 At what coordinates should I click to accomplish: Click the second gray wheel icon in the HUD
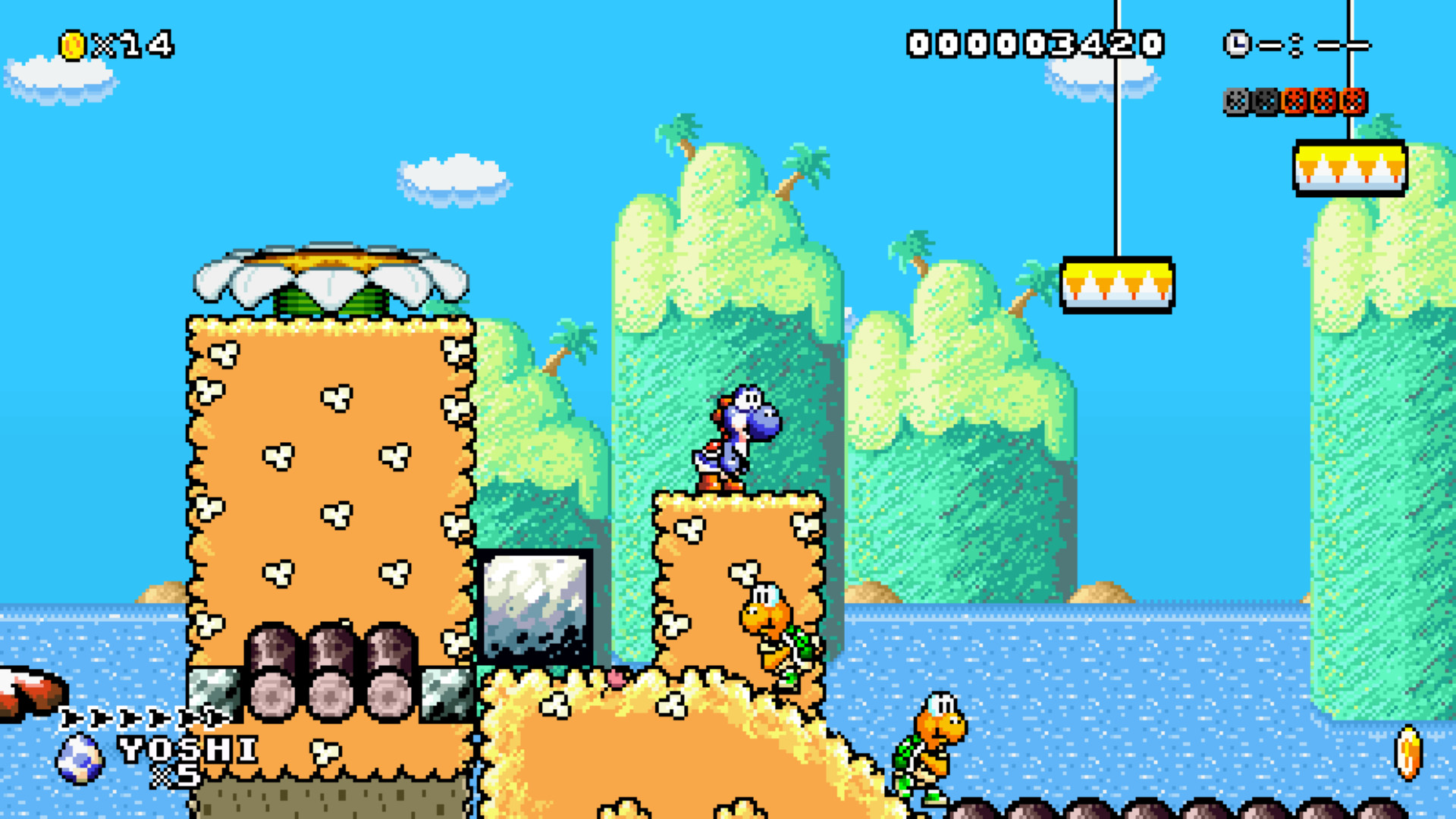coord(1265,99)
